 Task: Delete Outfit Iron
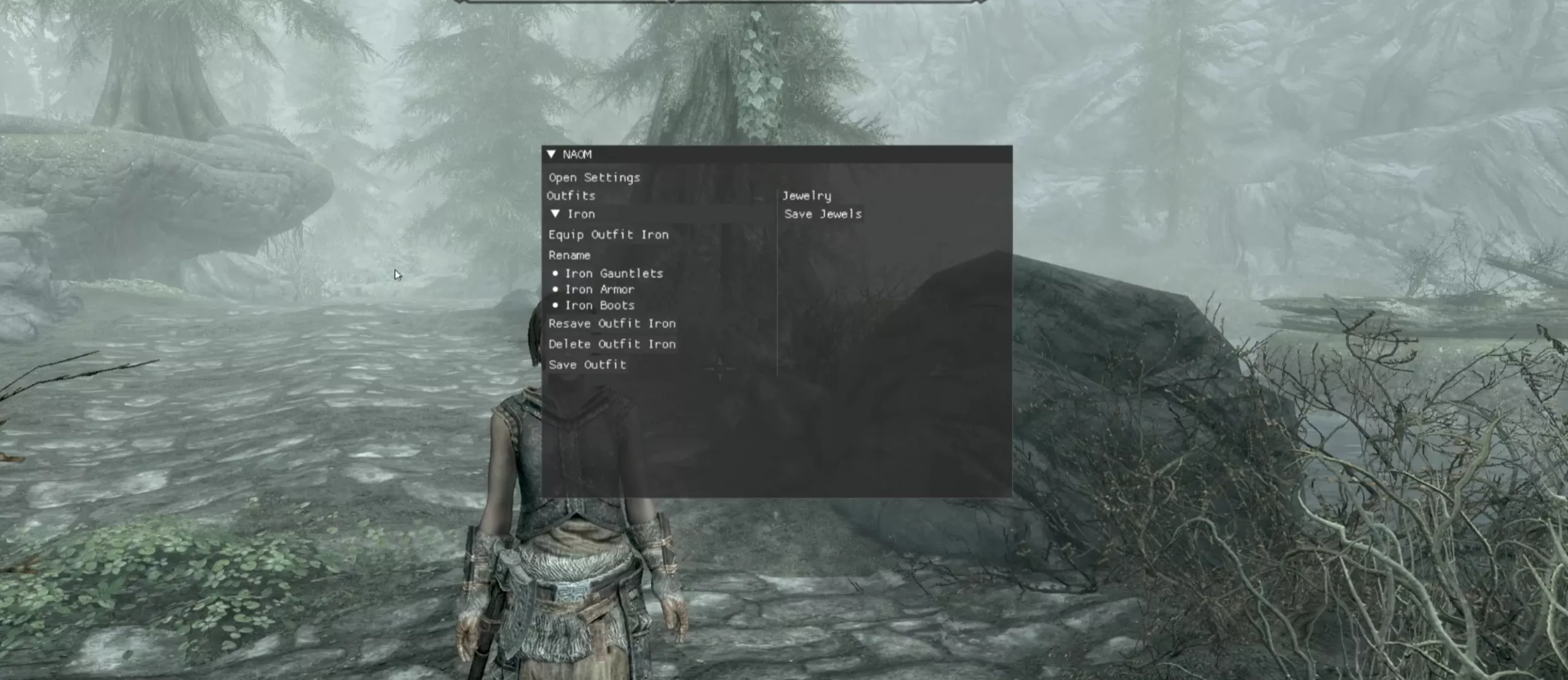[612, 344]
